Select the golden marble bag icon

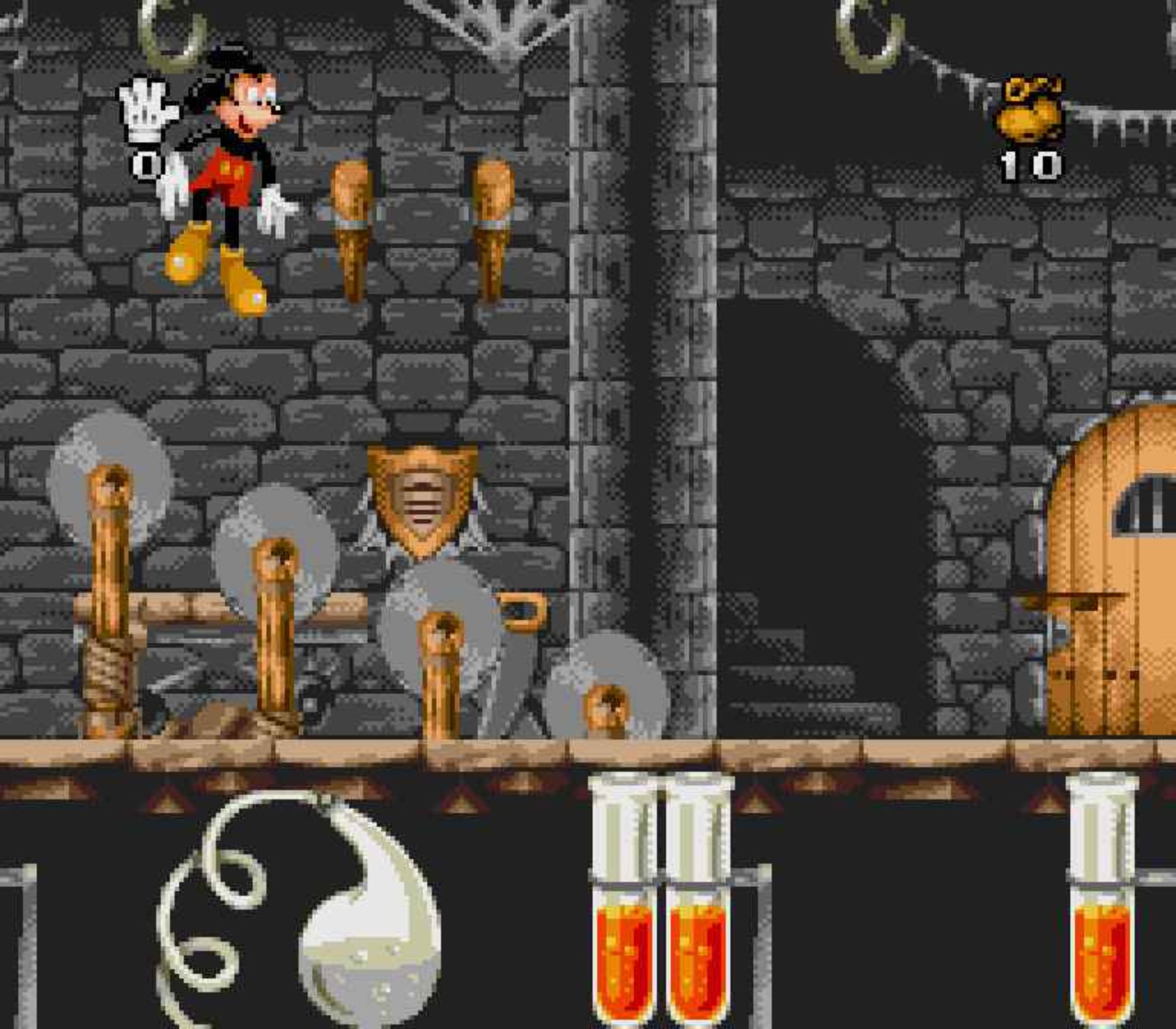click(1031, 110)
